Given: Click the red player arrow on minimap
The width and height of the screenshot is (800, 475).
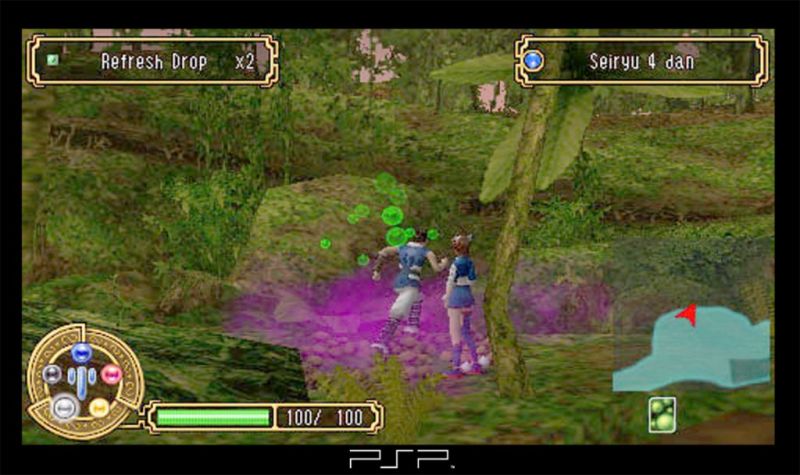Looking at the screenshot, I should click(687, 316).
